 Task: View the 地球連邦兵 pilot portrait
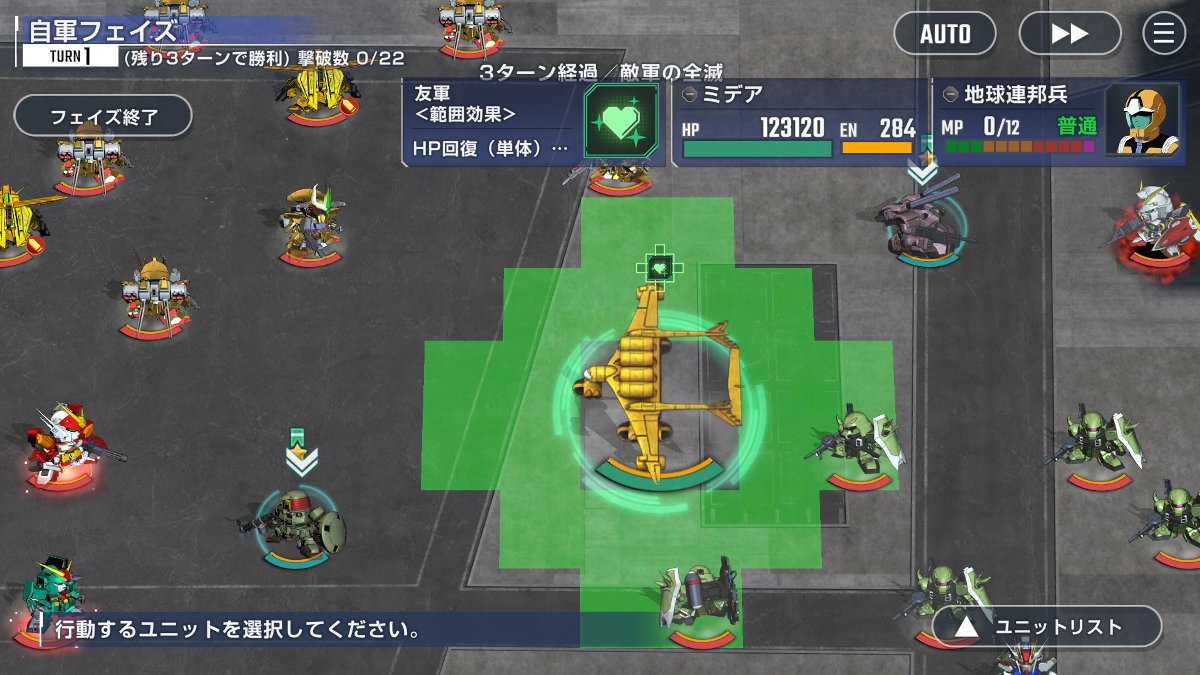[1144, 121]
